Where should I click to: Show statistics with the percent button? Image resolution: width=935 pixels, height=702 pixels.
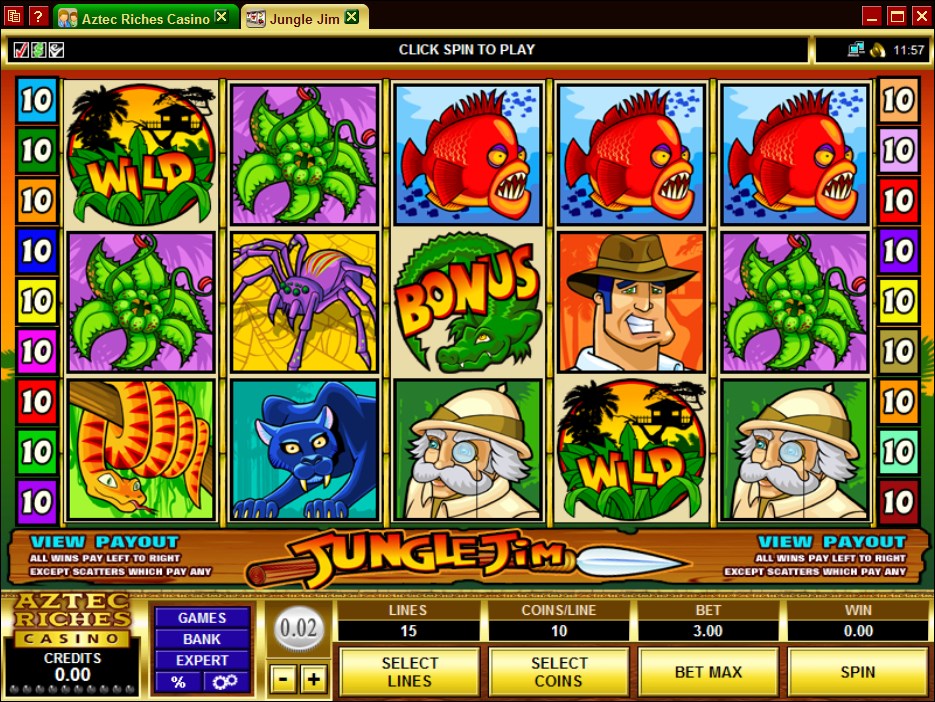pos(178,682)
